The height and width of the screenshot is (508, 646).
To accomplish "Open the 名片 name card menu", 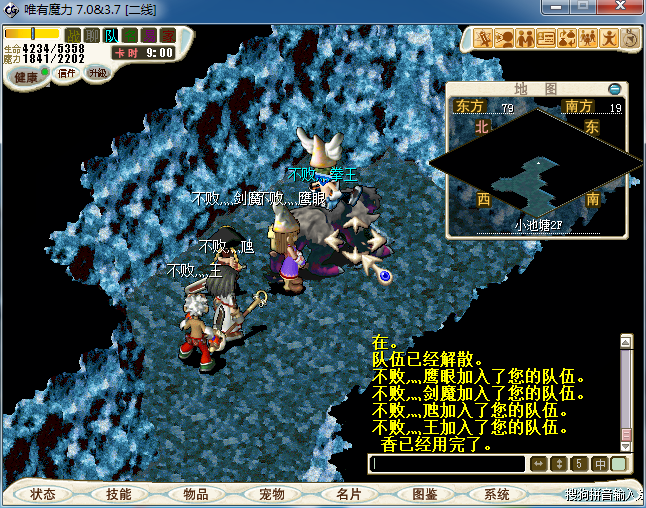I will coord(348,494).
